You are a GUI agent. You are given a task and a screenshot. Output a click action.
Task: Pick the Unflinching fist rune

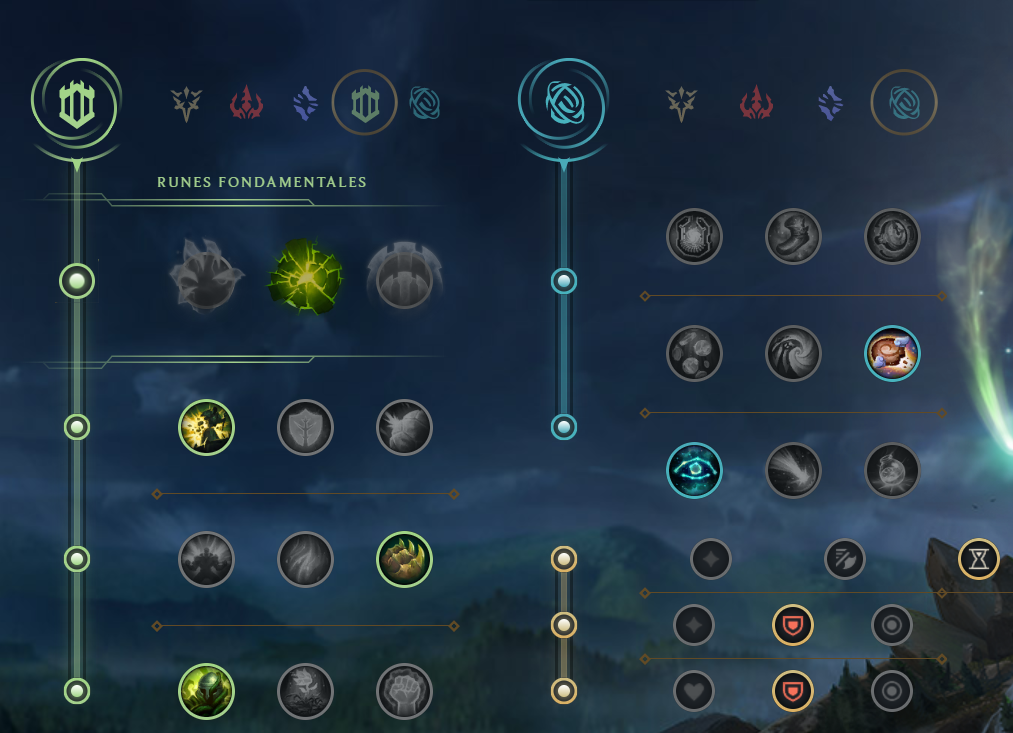pyautogui.click(x=404, y=691)
